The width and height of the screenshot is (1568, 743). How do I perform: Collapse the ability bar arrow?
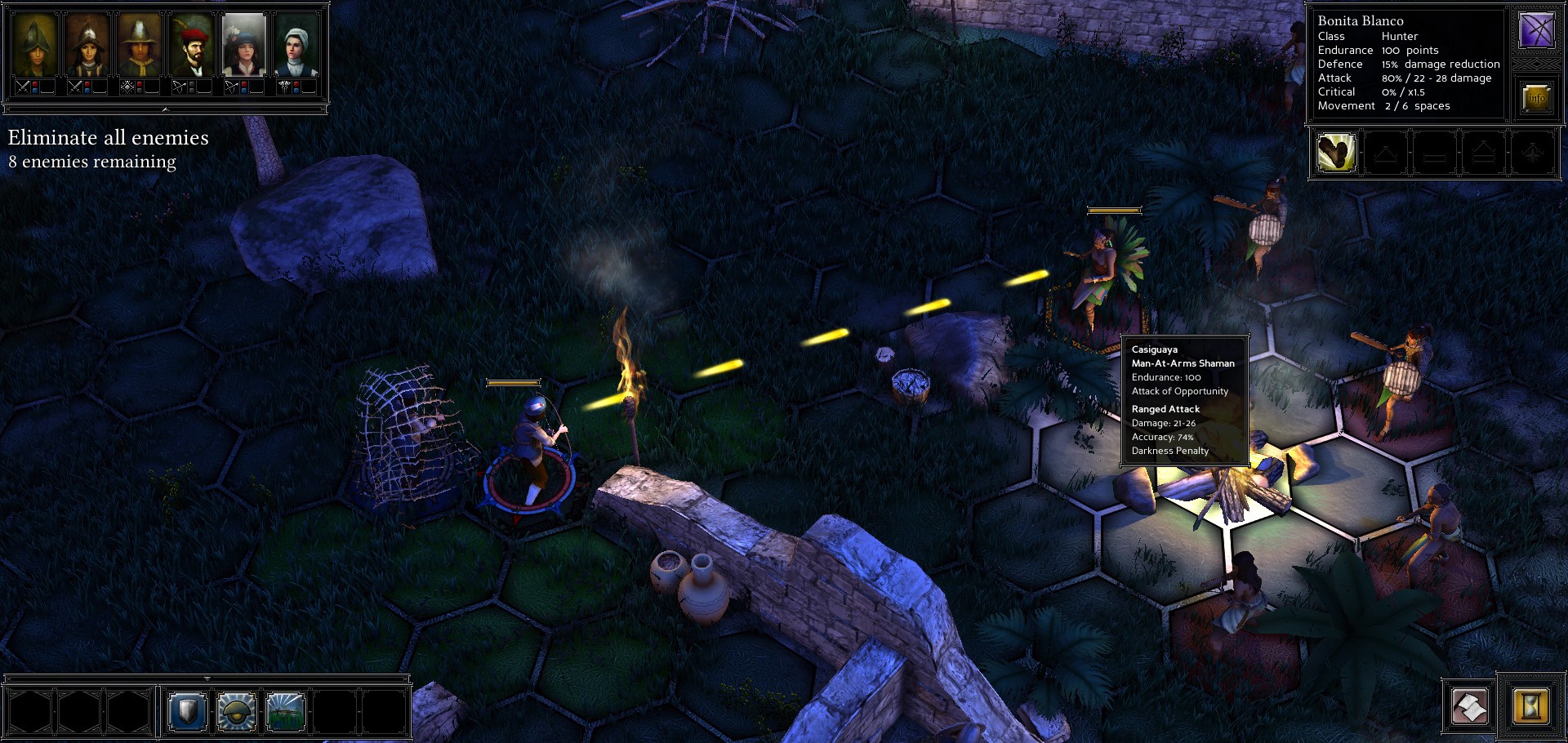207,678
